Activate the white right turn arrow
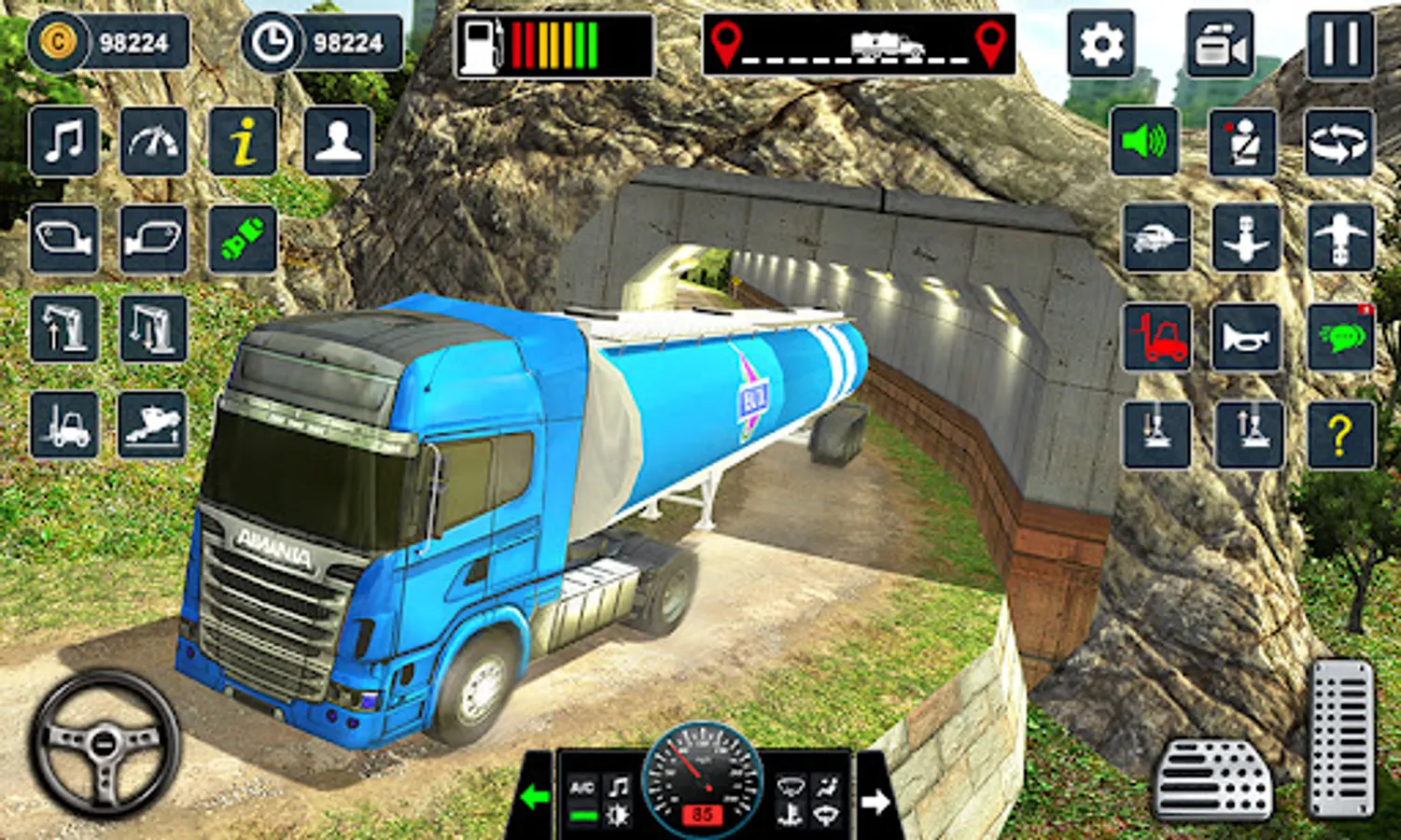 pos(875,801)
